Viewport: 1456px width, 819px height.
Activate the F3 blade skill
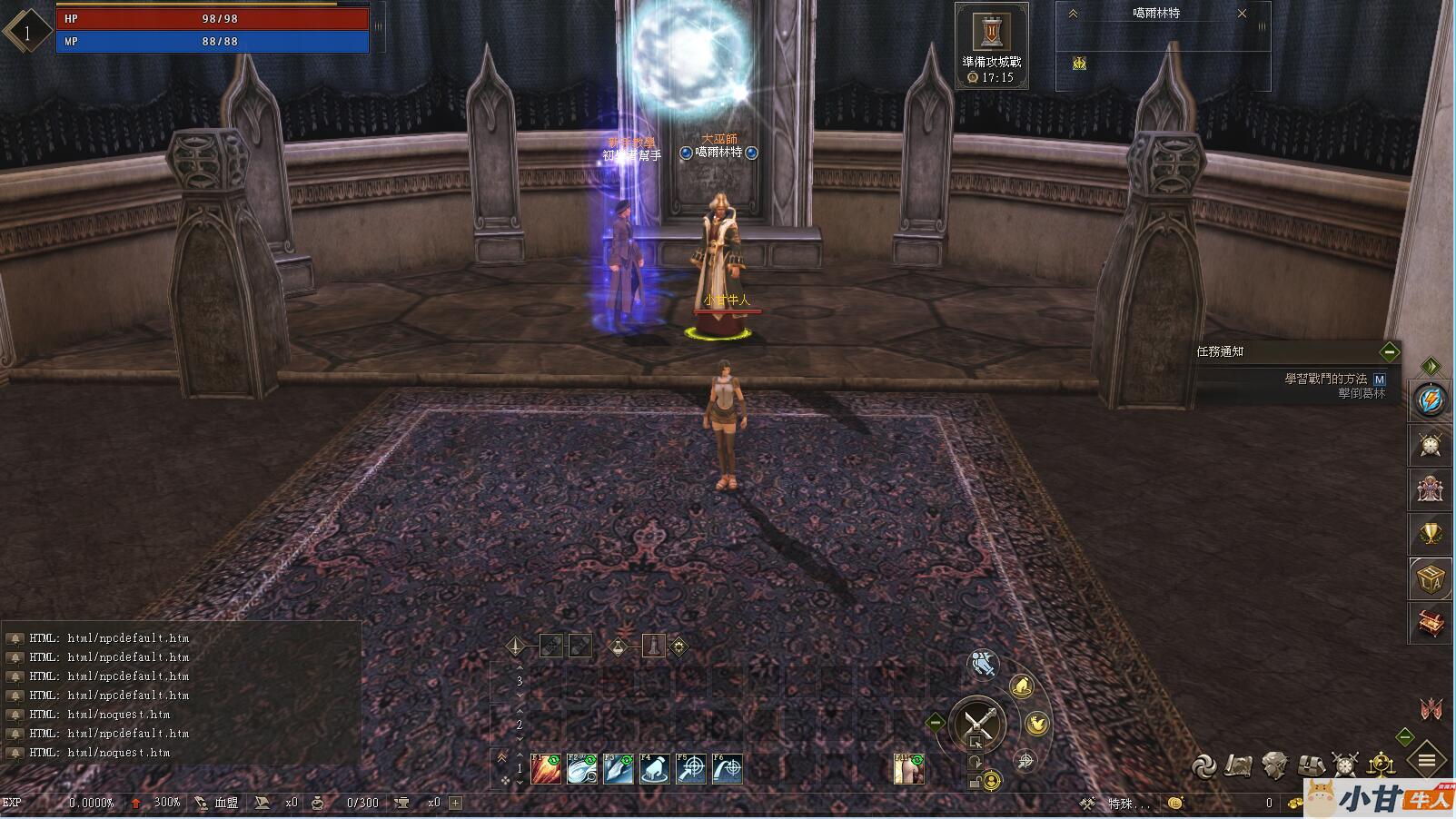point(619,769)
